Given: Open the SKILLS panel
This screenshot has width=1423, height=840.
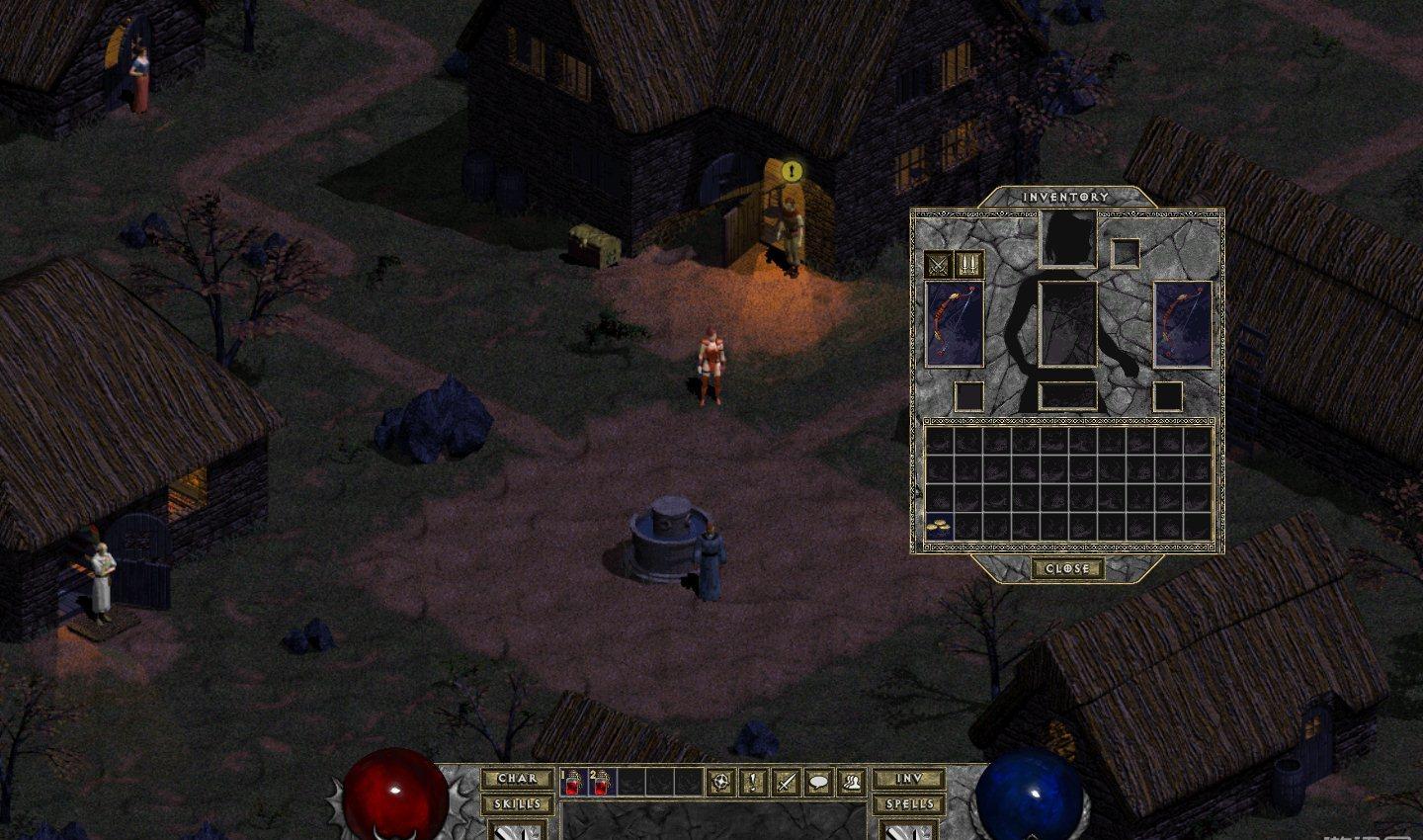Looking at the screenshot, I should coord(517,803).
